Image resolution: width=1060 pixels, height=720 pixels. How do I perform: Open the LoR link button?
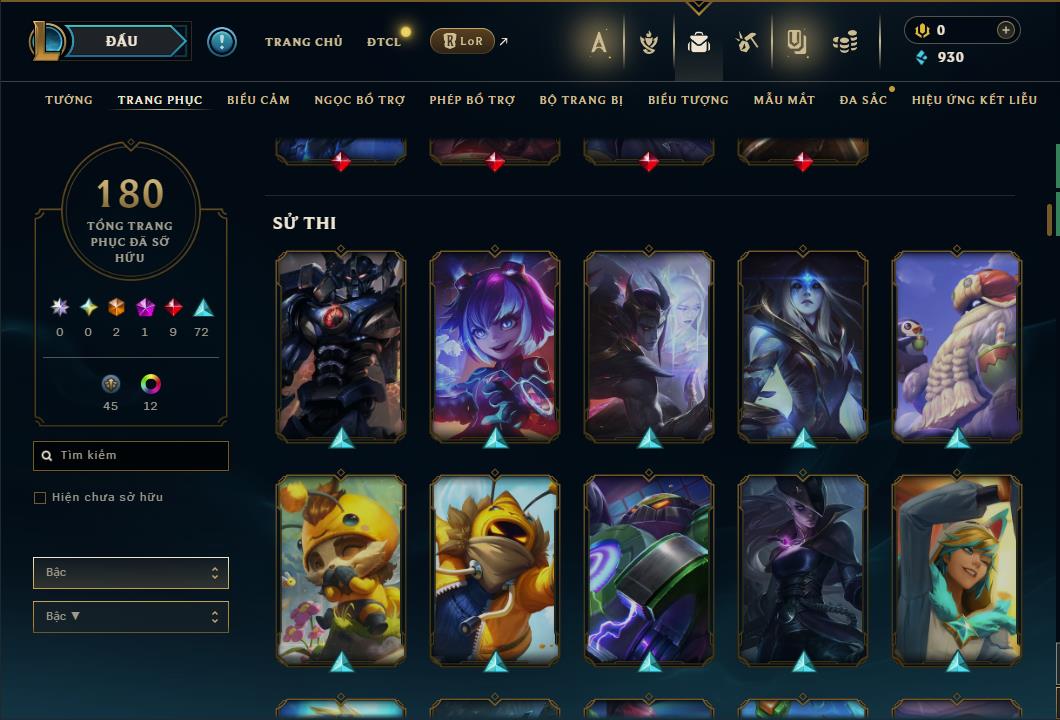click(x=462, y=41)
